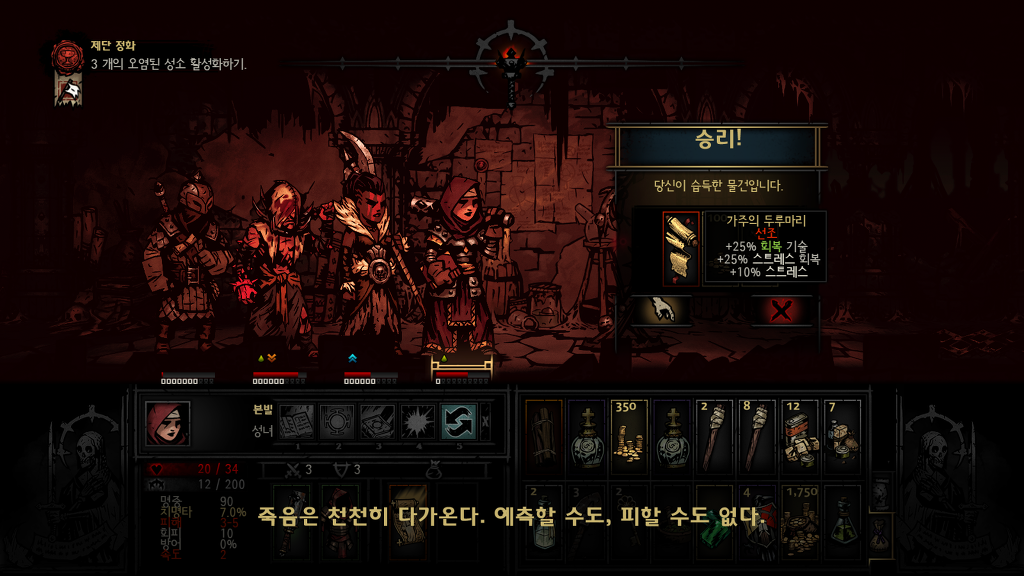Choose the first skill with the book icon
The image size is (1024, 576).
coord(296,422)
